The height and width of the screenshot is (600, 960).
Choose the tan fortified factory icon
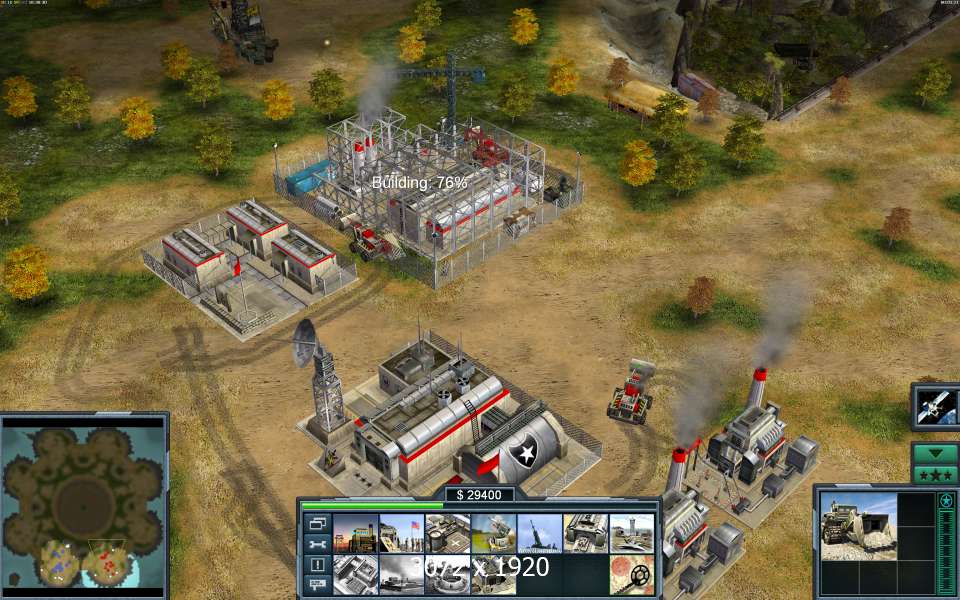point(585,533)
